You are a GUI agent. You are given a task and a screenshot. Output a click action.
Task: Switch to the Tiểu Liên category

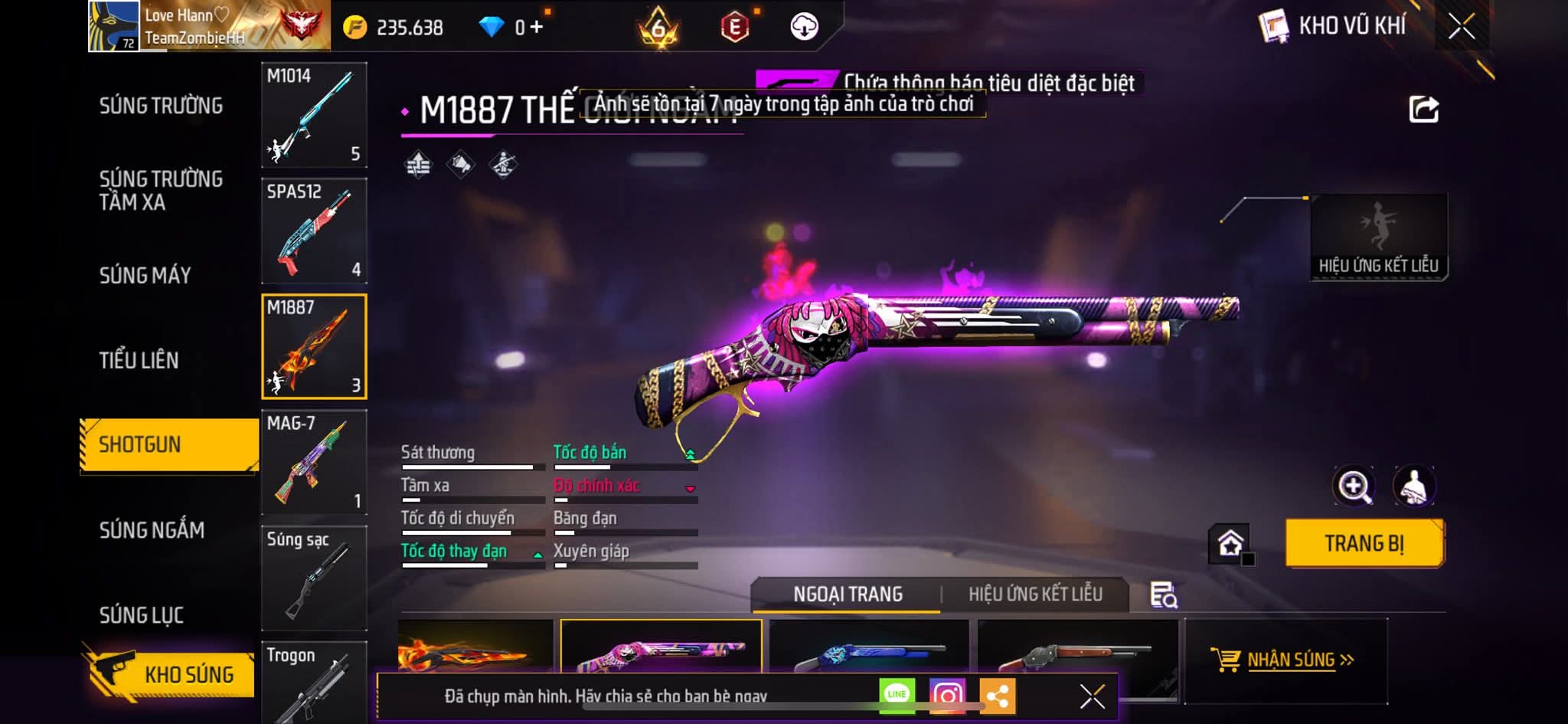pos(139,360)
